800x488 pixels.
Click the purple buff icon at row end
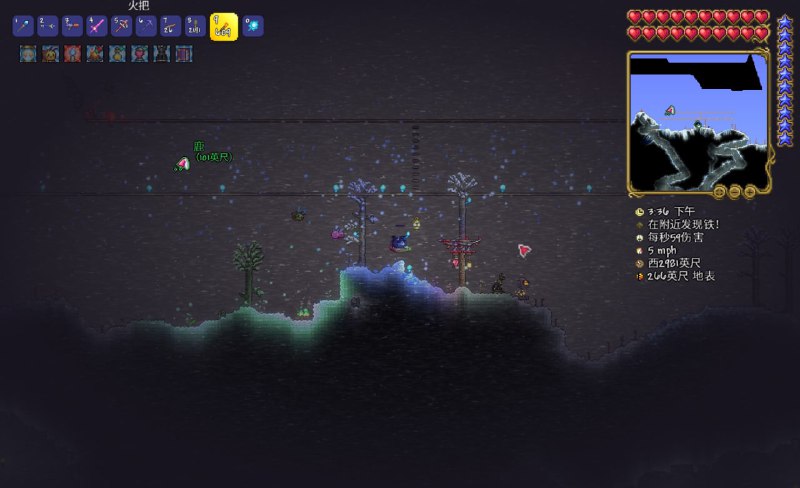(184, 54)
